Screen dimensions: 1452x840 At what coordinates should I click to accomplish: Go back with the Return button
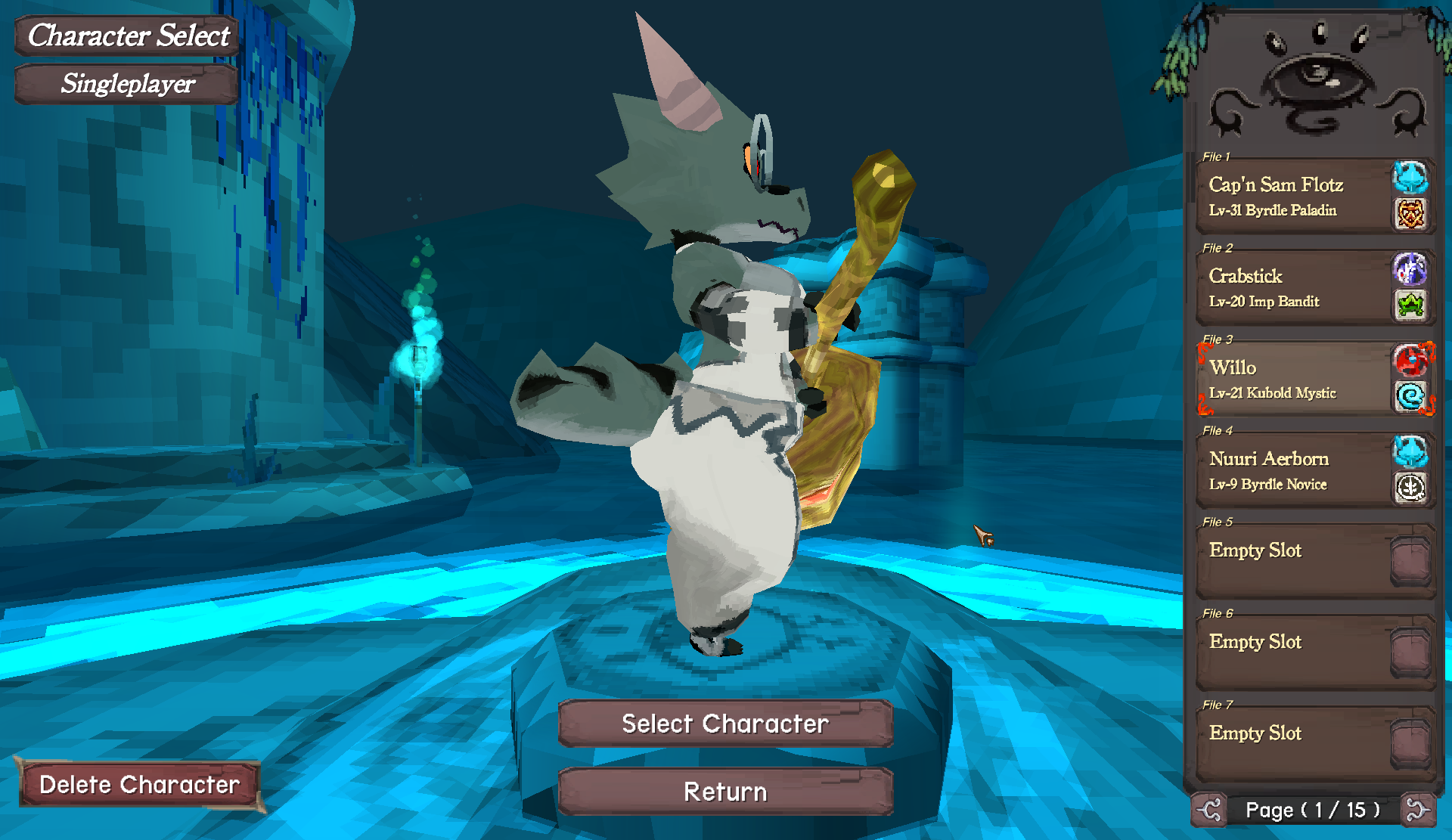(724, 792)
